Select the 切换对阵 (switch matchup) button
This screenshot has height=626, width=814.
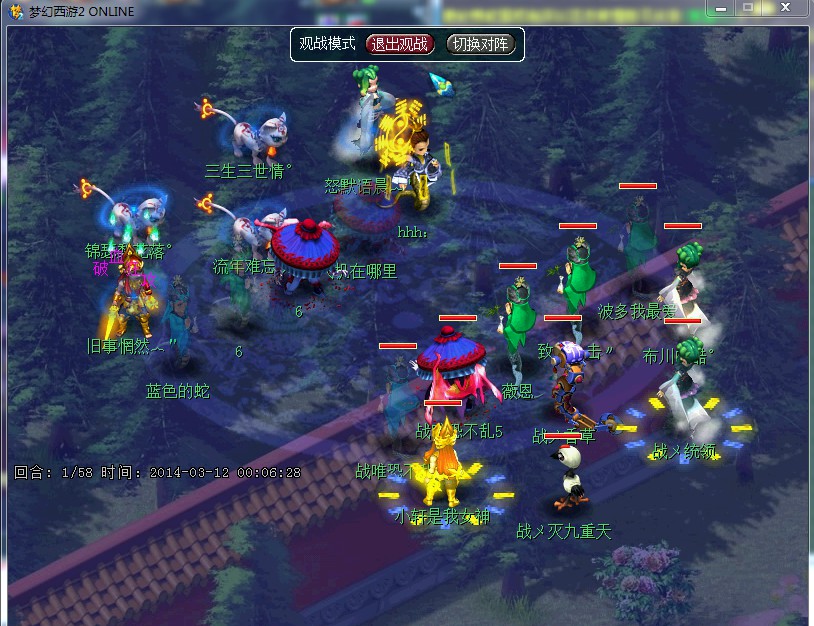(480, 44)
